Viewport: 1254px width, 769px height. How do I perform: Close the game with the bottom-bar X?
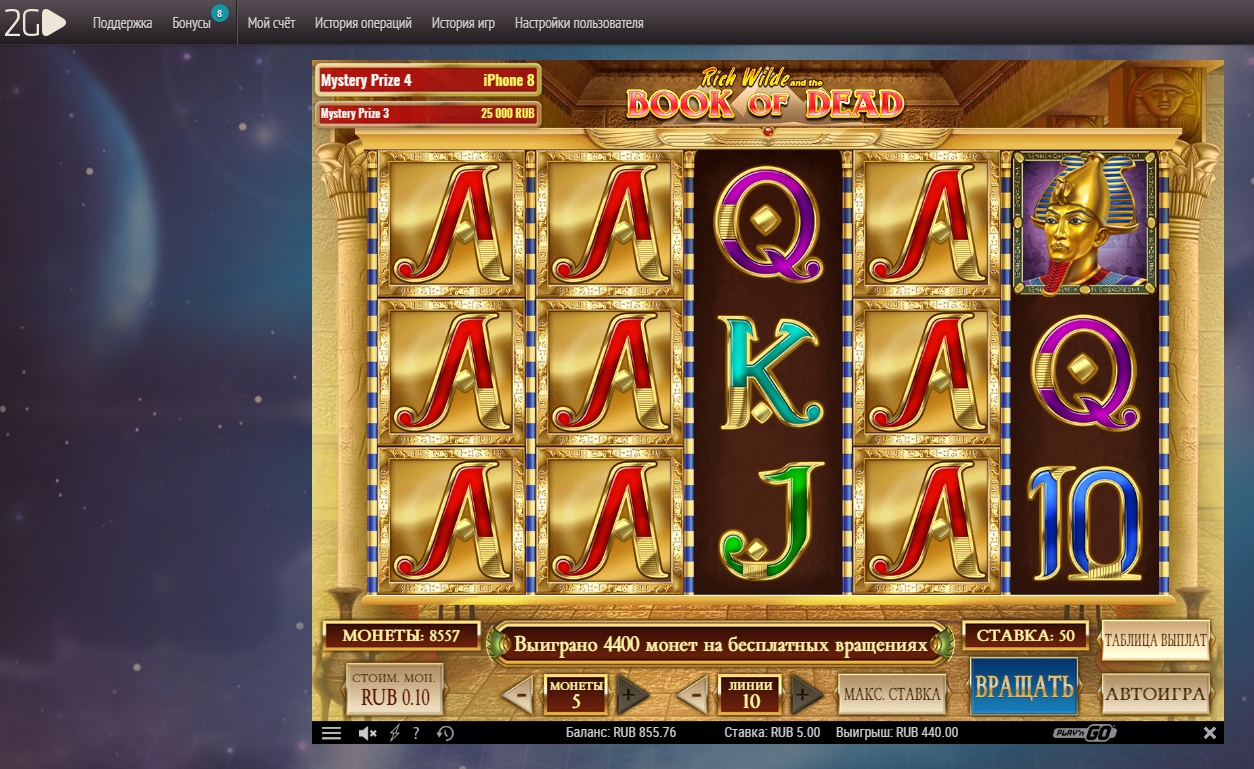click(1209, 733)
